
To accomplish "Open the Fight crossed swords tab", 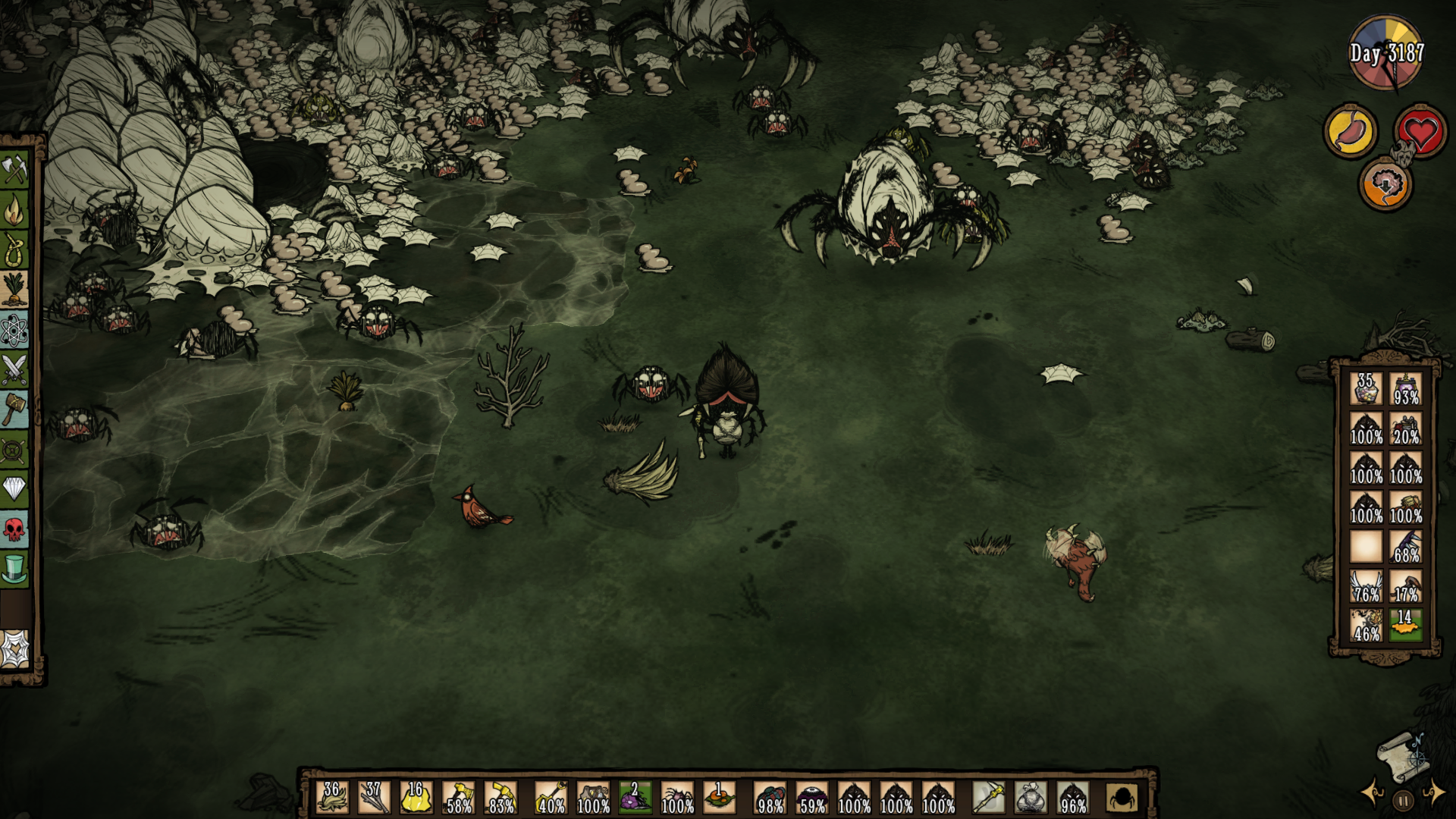I will coord(14,370).
